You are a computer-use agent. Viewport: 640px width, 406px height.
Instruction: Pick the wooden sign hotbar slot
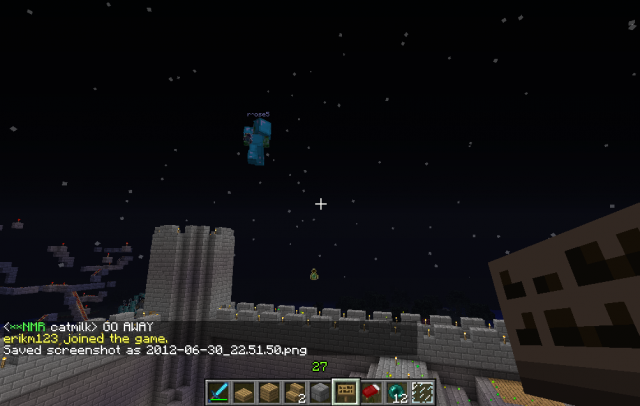(x=344, y=393)
